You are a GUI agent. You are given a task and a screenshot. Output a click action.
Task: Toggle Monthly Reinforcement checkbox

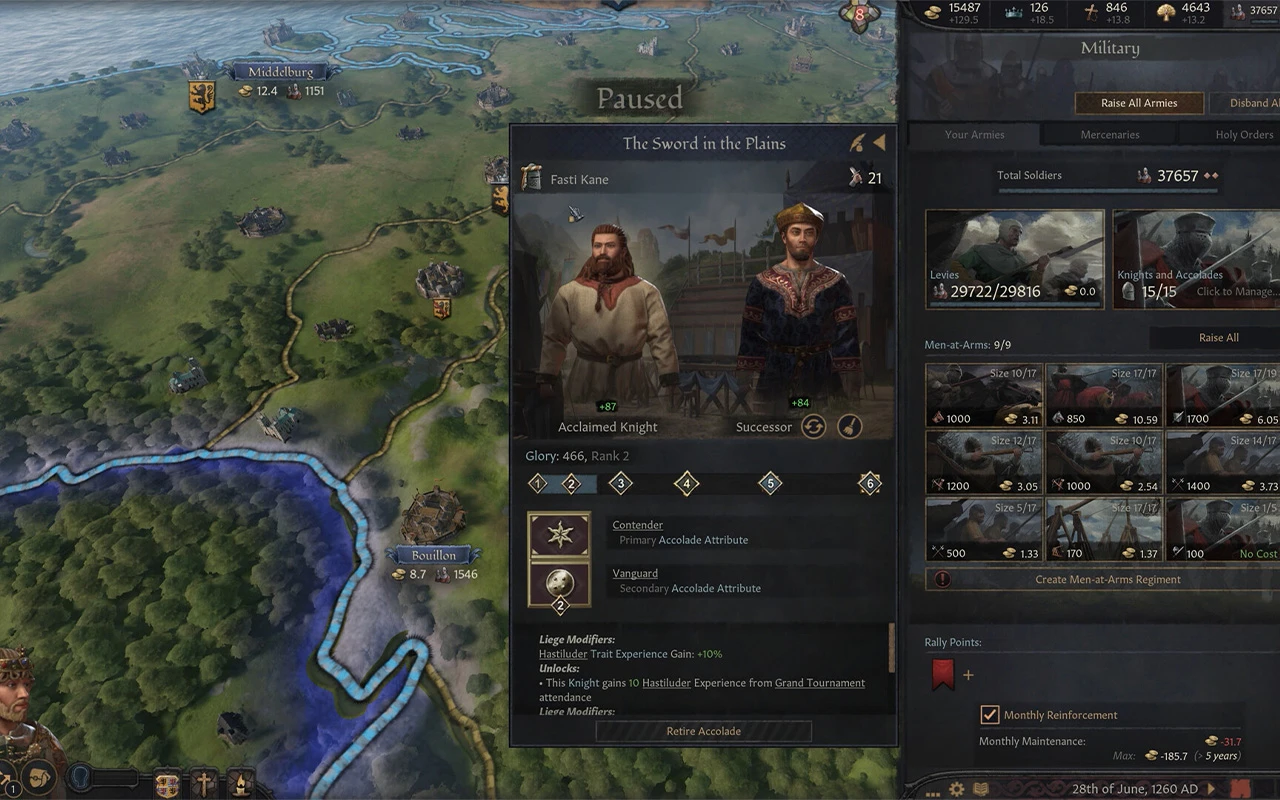pyautogui.click(x=990, y=715)
